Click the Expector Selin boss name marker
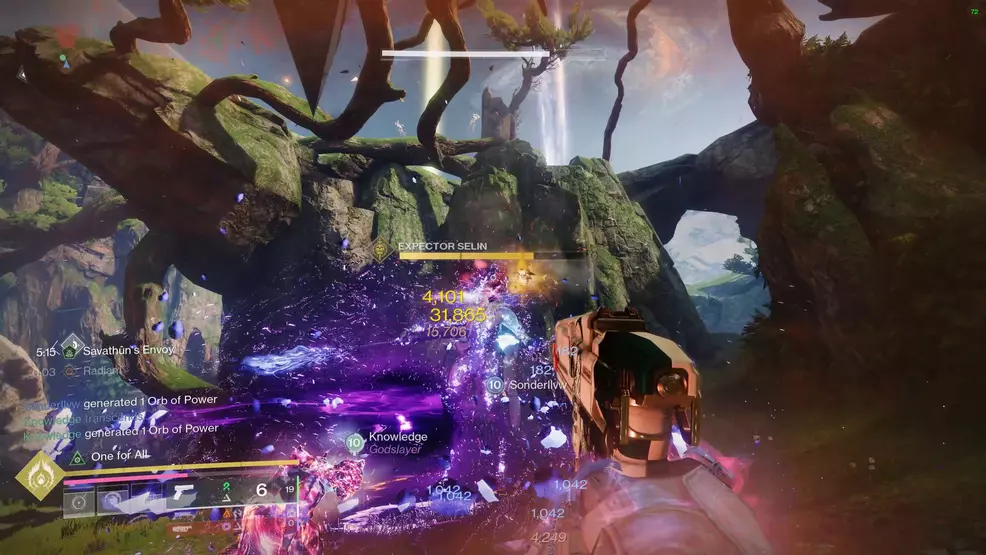This screenshot has width=986, height=555. click(x=383, y=250)
